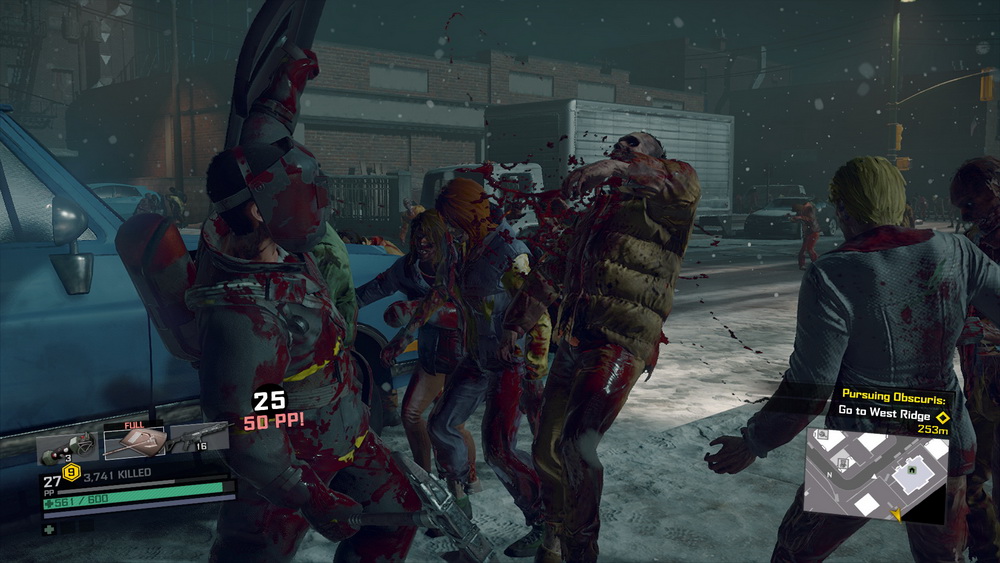
Task: Click the yellow objective arrow on minimap
Action: coord(895,514)
